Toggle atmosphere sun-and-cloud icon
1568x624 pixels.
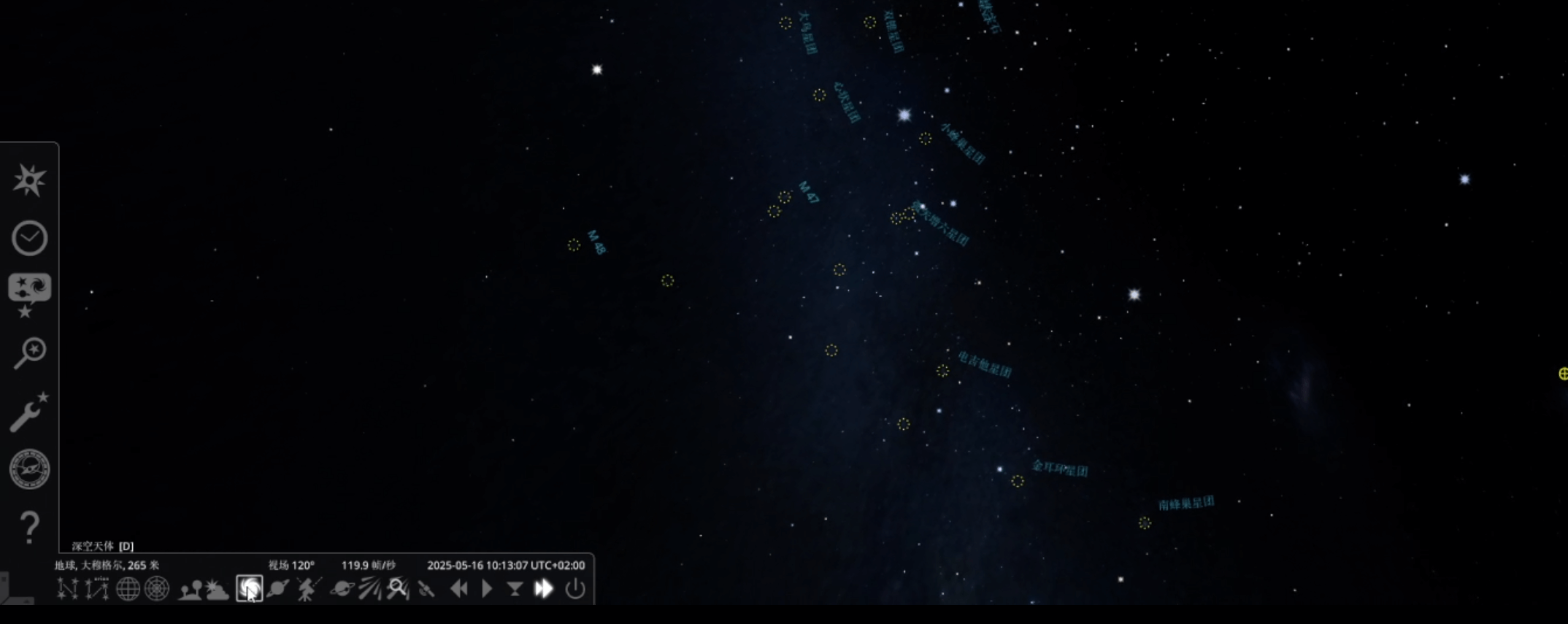(218, 588)
